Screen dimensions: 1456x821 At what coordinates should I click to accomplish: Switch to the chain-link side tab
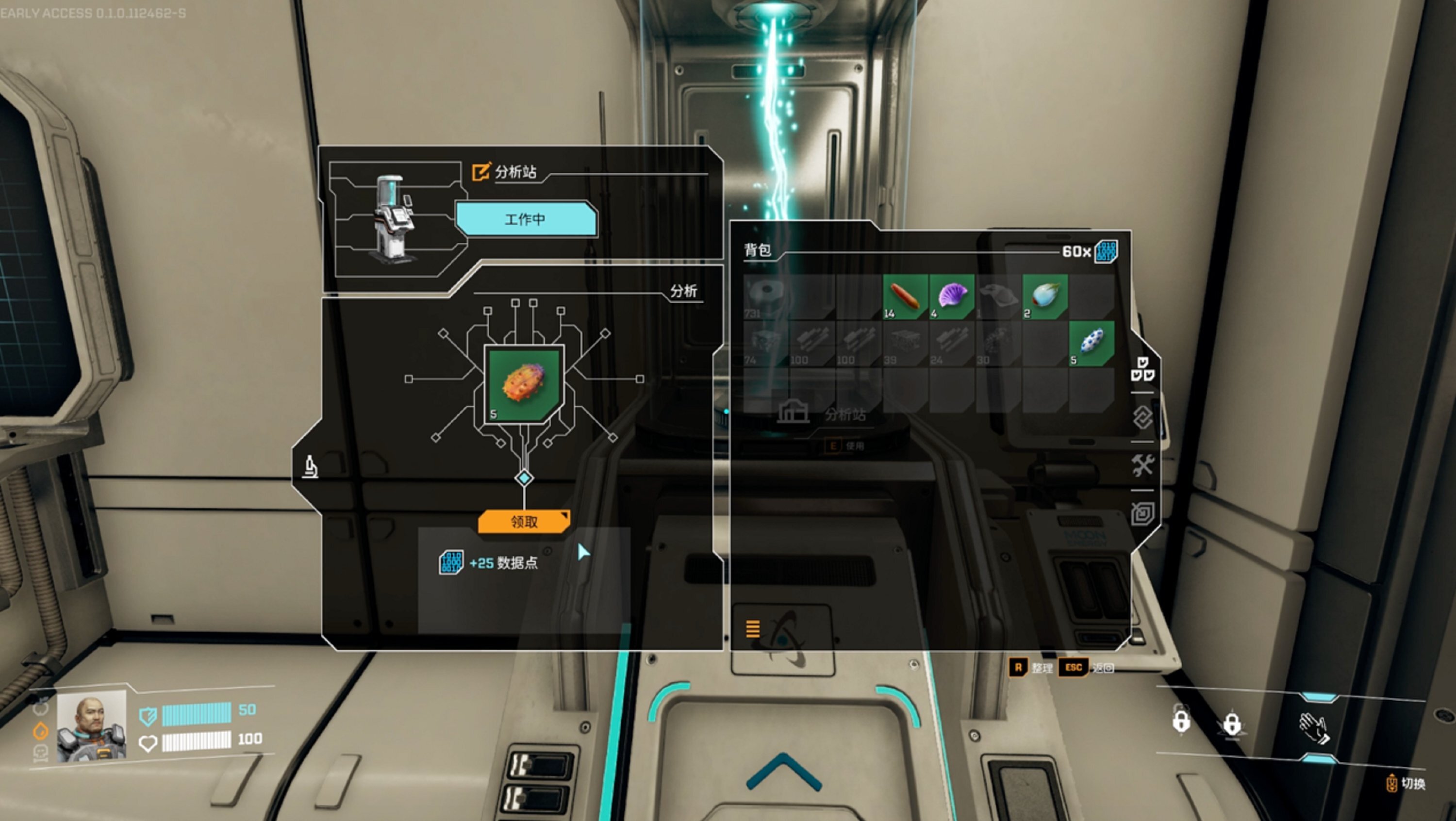1142,418
